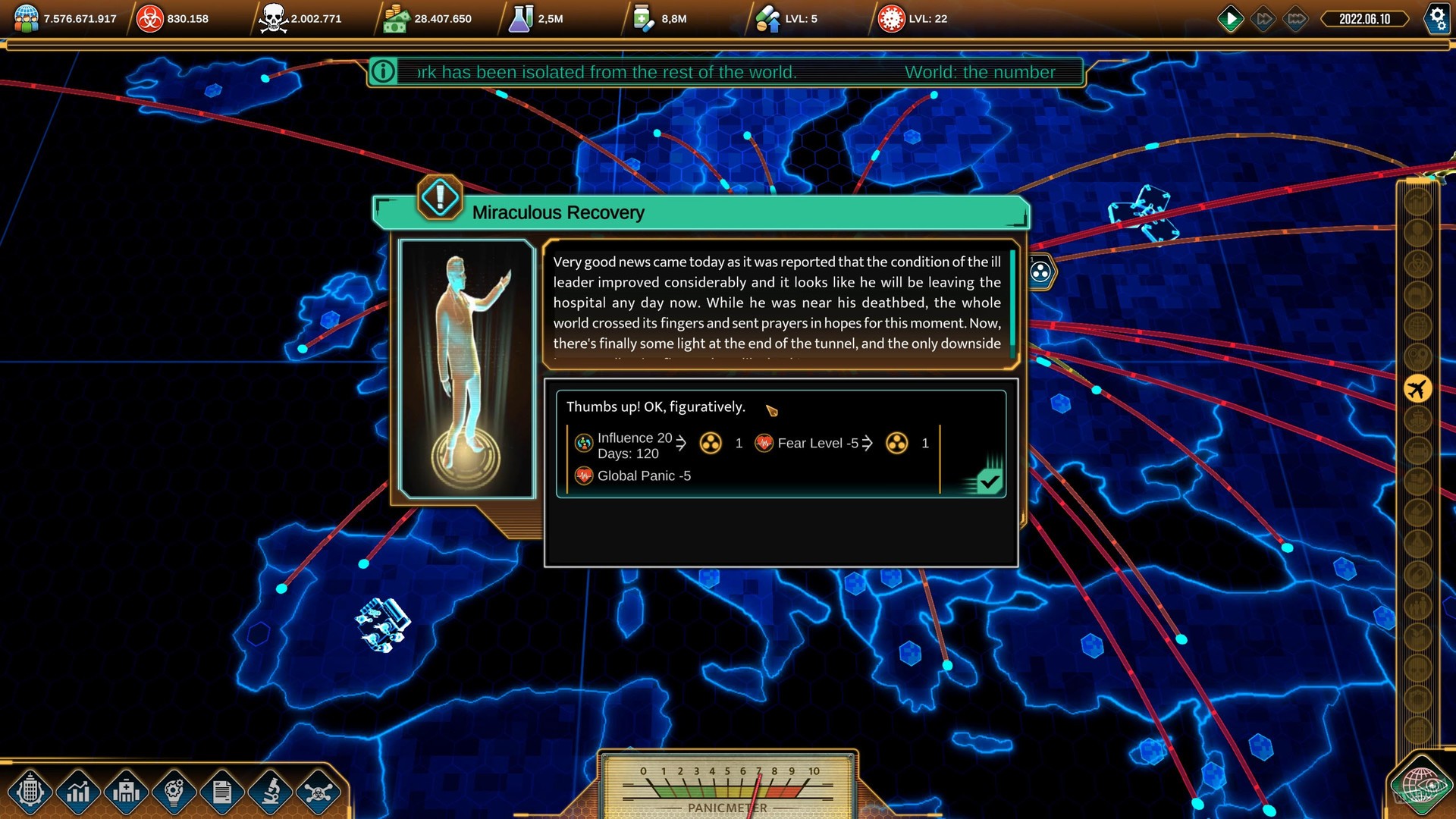Click the date display showing 2022.06.10
The image size is (1456, 819).
pyautogui.click(x=1365, y=18)
